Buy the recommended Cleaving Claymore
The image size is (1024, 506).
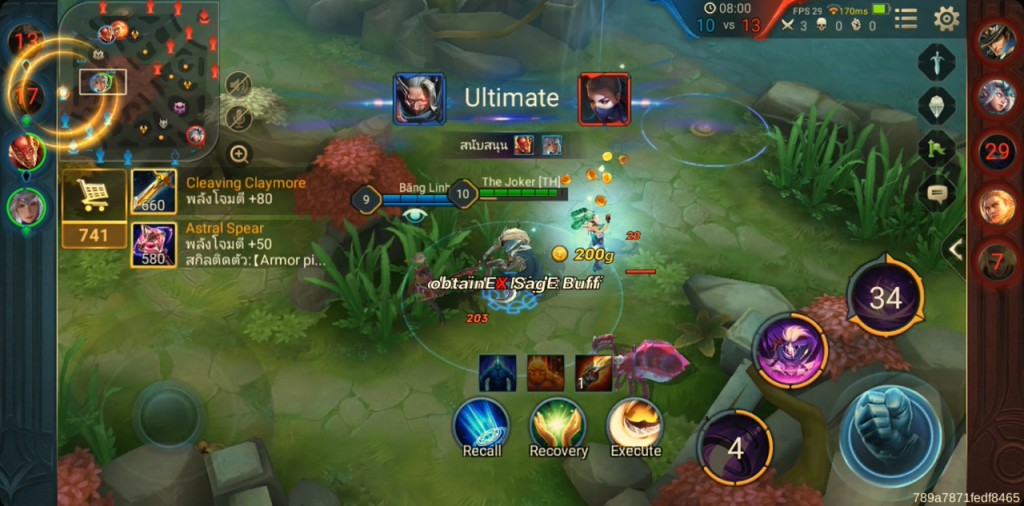(x=153, y=191)
